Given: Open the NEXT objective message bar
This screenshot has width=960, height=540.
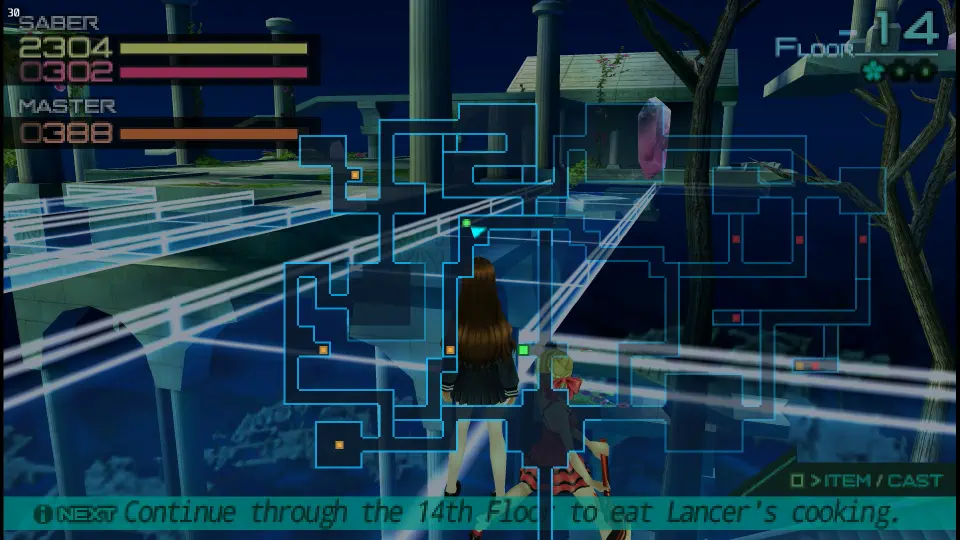Looking at the screenshot, I should pyautogui.click(x=478, y=513).
